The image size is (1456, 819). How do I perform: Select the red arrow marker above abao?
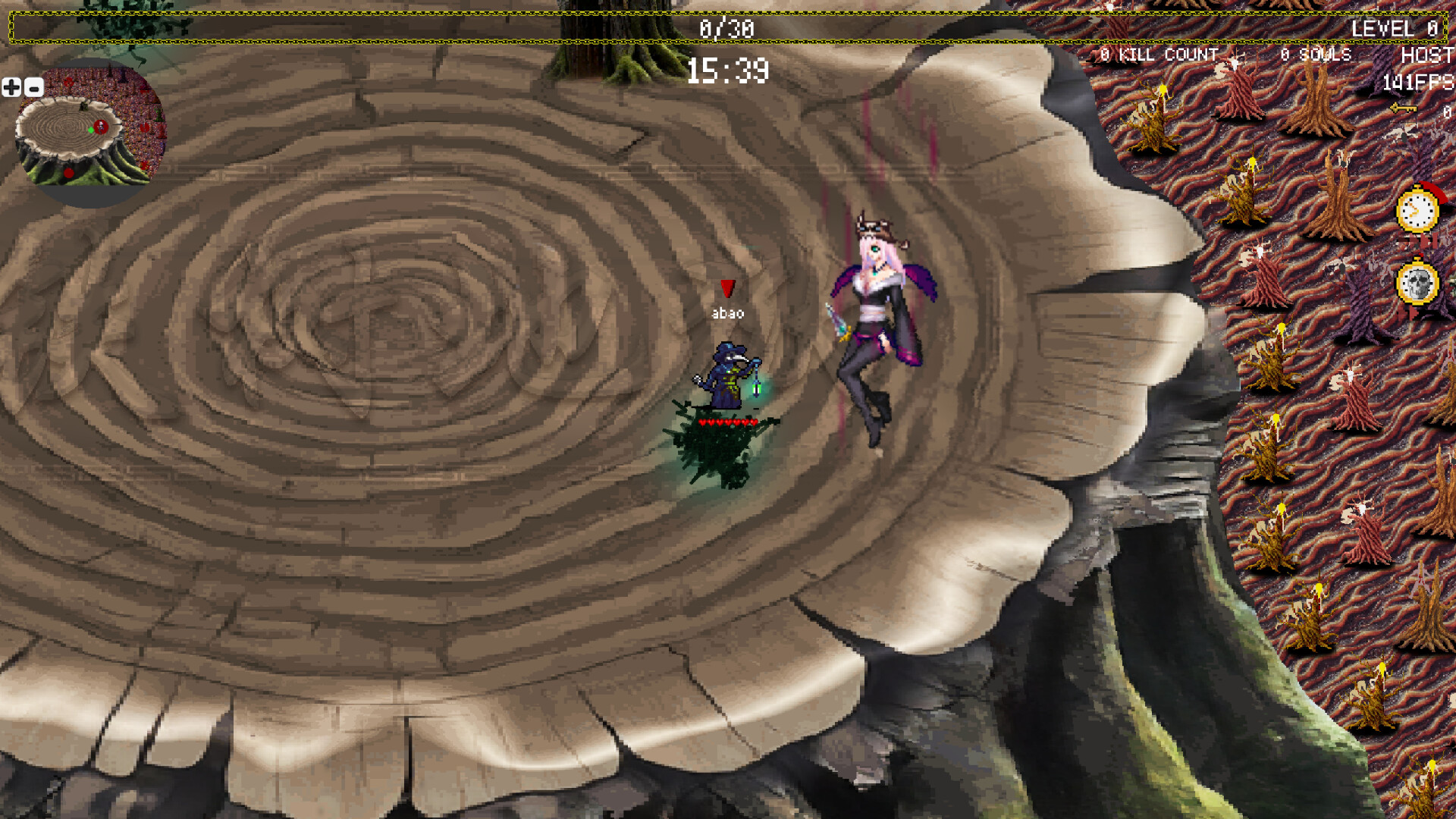coord(728,288)
